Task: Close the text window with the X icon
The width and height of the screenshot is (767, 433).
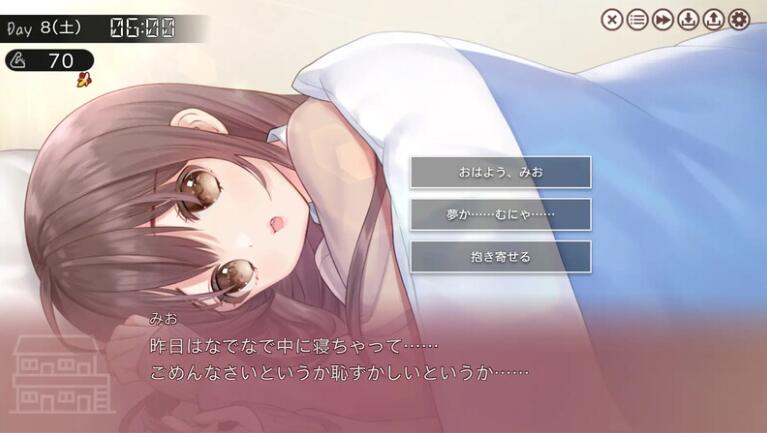Action: (612, 19)
